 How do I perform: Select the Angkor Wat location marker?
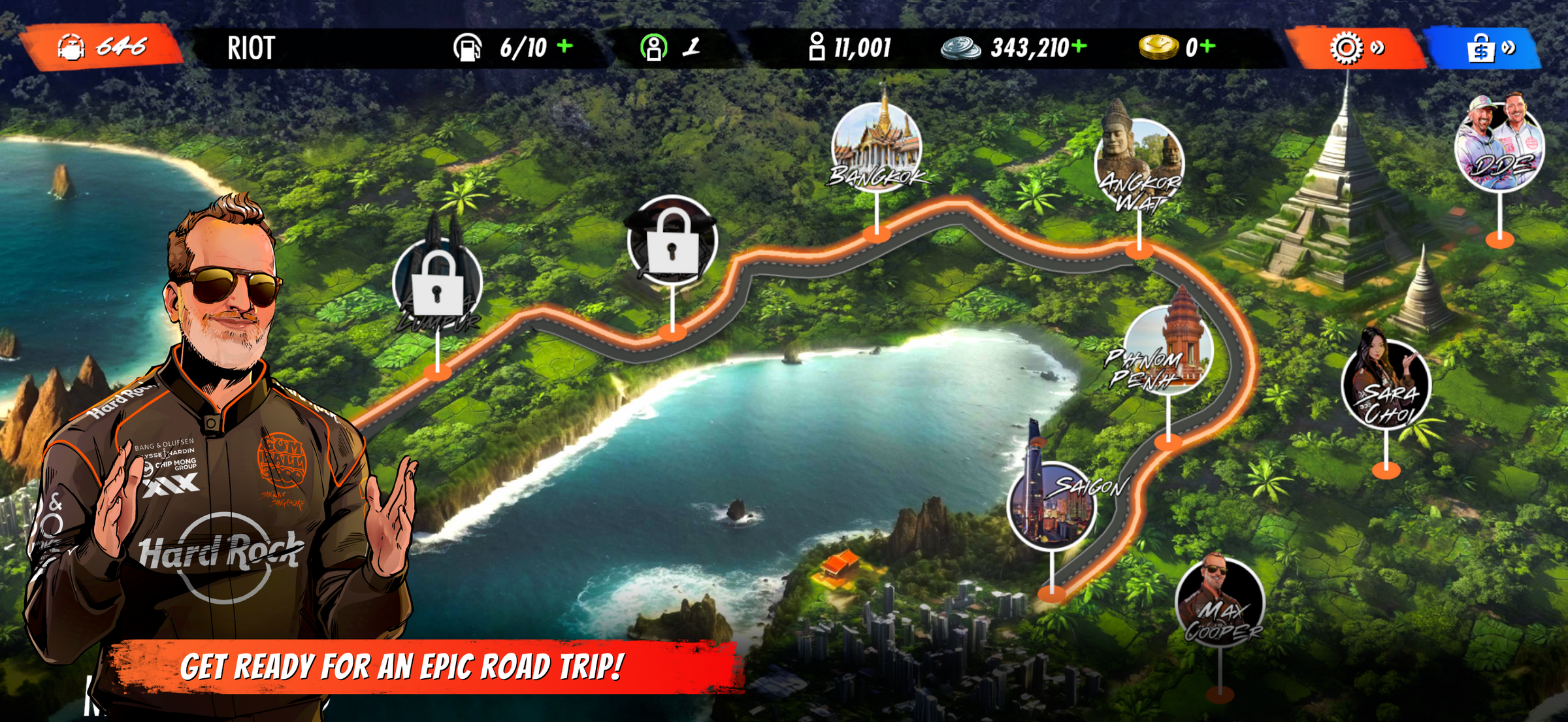[x=1139, y=163]
